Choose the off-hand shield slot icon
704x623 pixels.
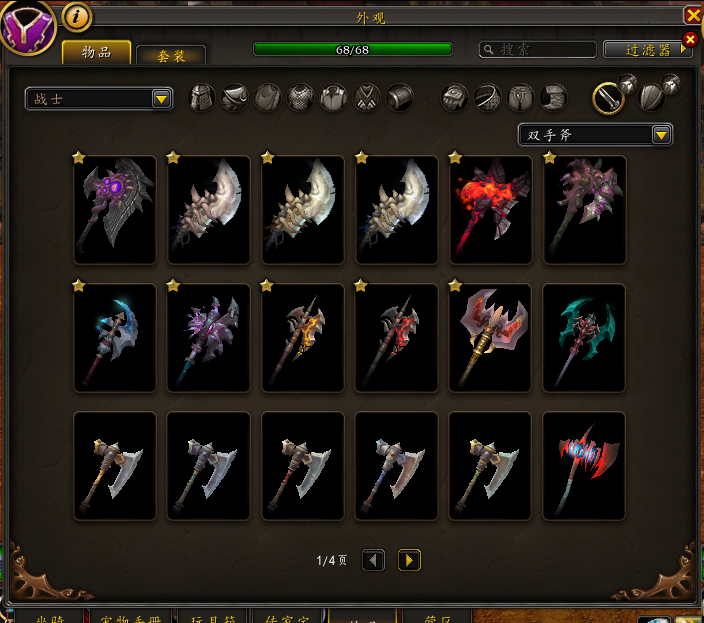[x=652, y=97]
